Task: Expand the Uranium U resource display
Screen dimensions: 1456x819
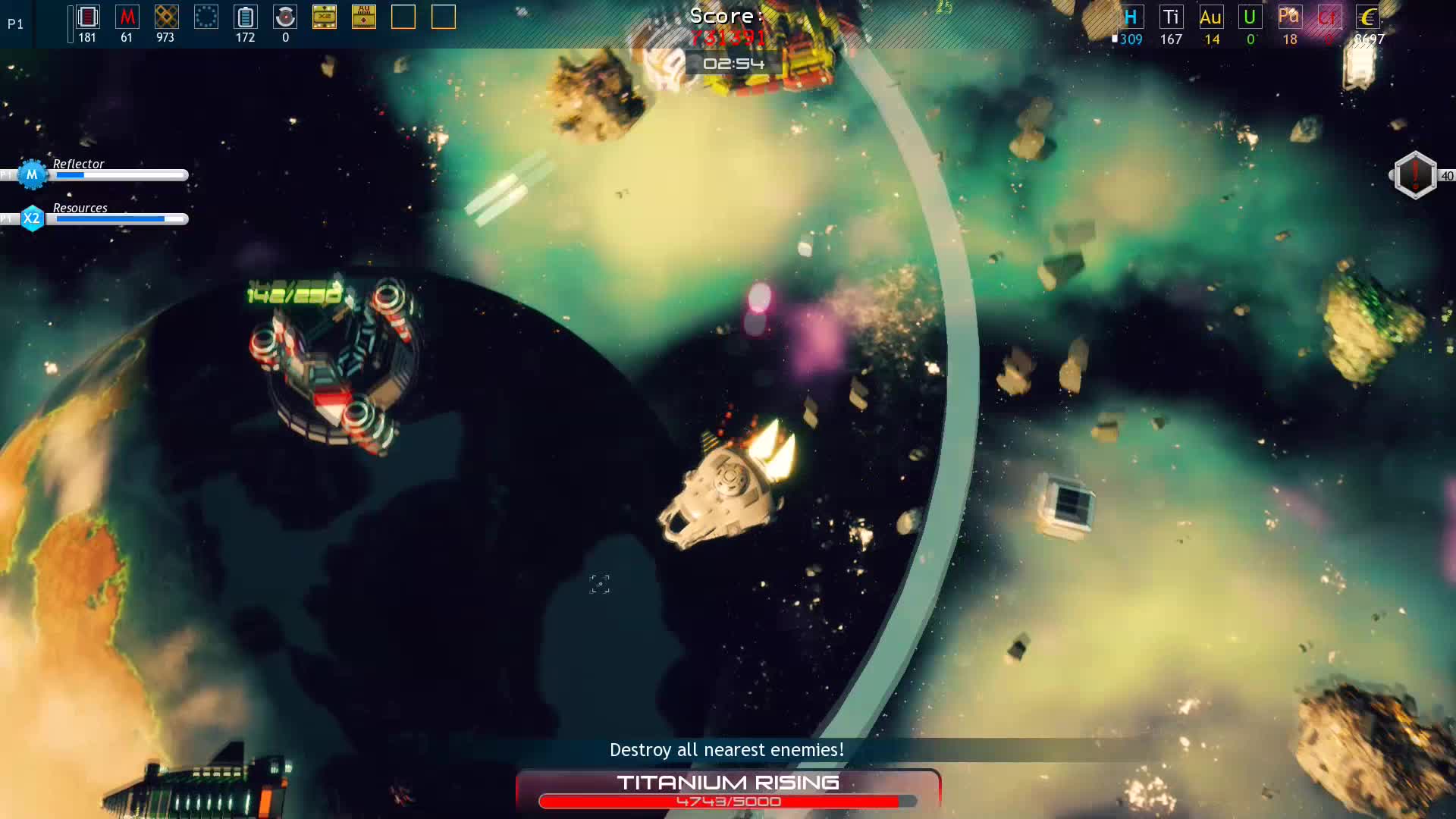Action: (x=1249, y=17)
